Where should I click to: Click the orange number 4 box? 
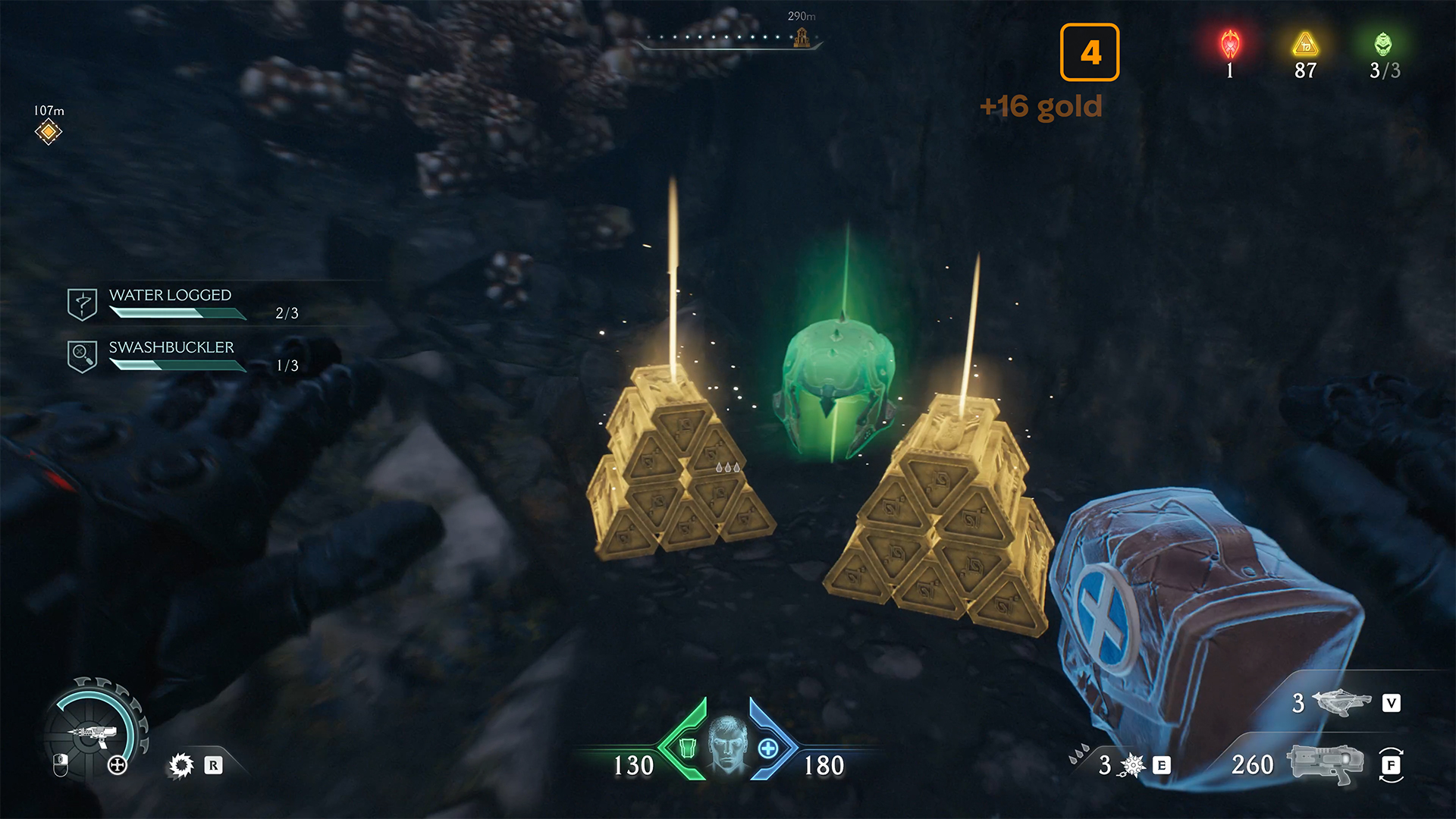1090,52
